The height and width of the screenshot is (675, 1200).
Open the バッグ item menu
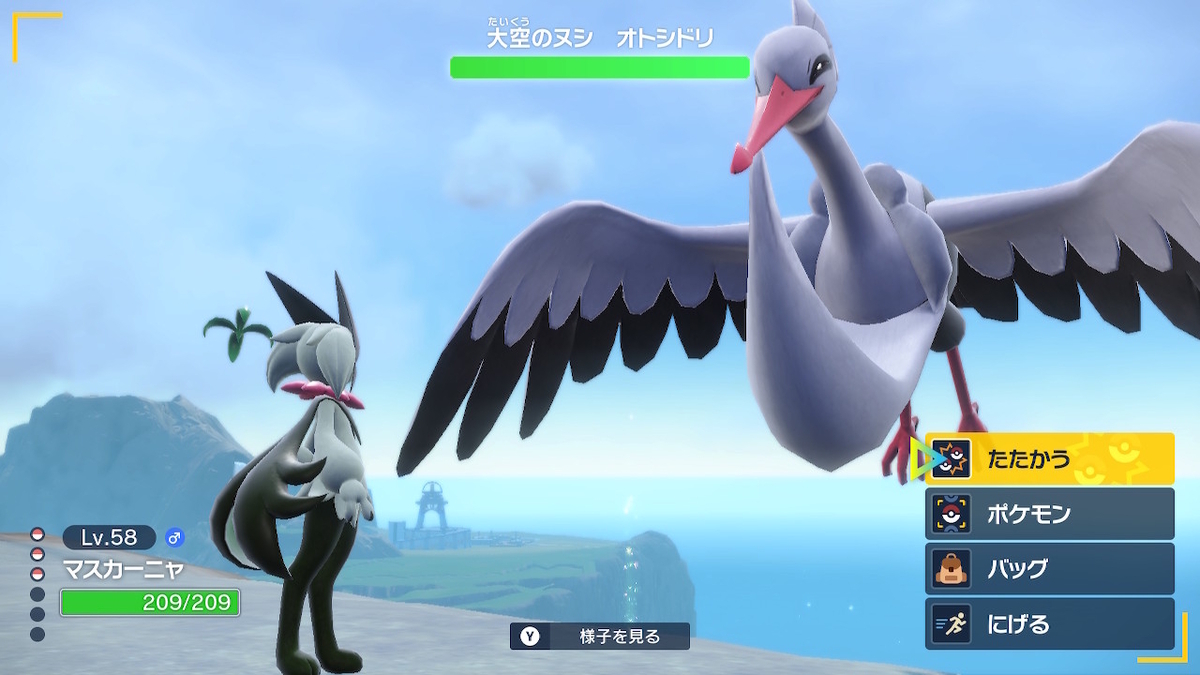click(x=1048, y=569)
